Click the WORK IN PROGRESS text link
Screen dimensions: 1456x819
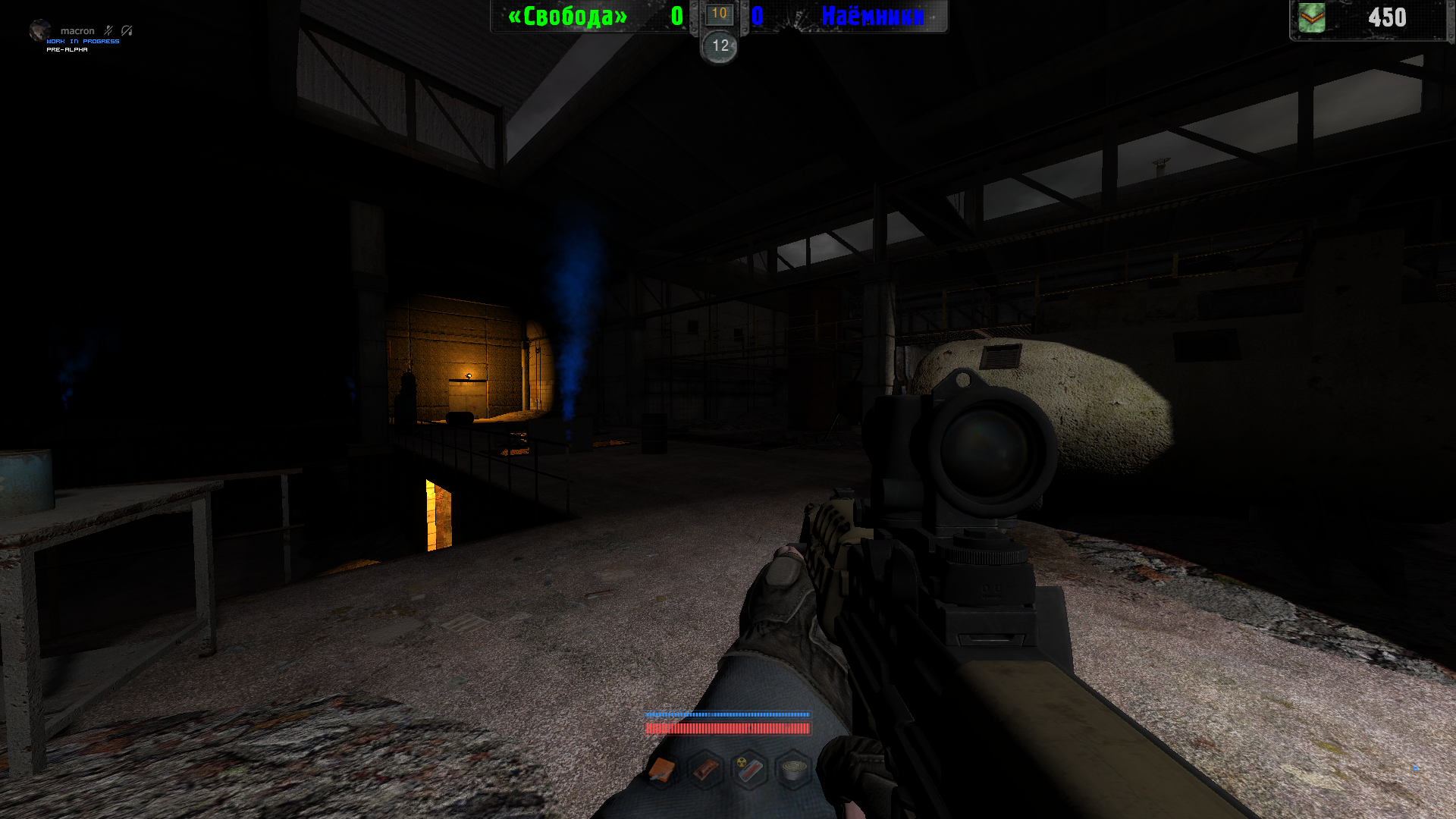pyautogui.click(x=83, y=42)
